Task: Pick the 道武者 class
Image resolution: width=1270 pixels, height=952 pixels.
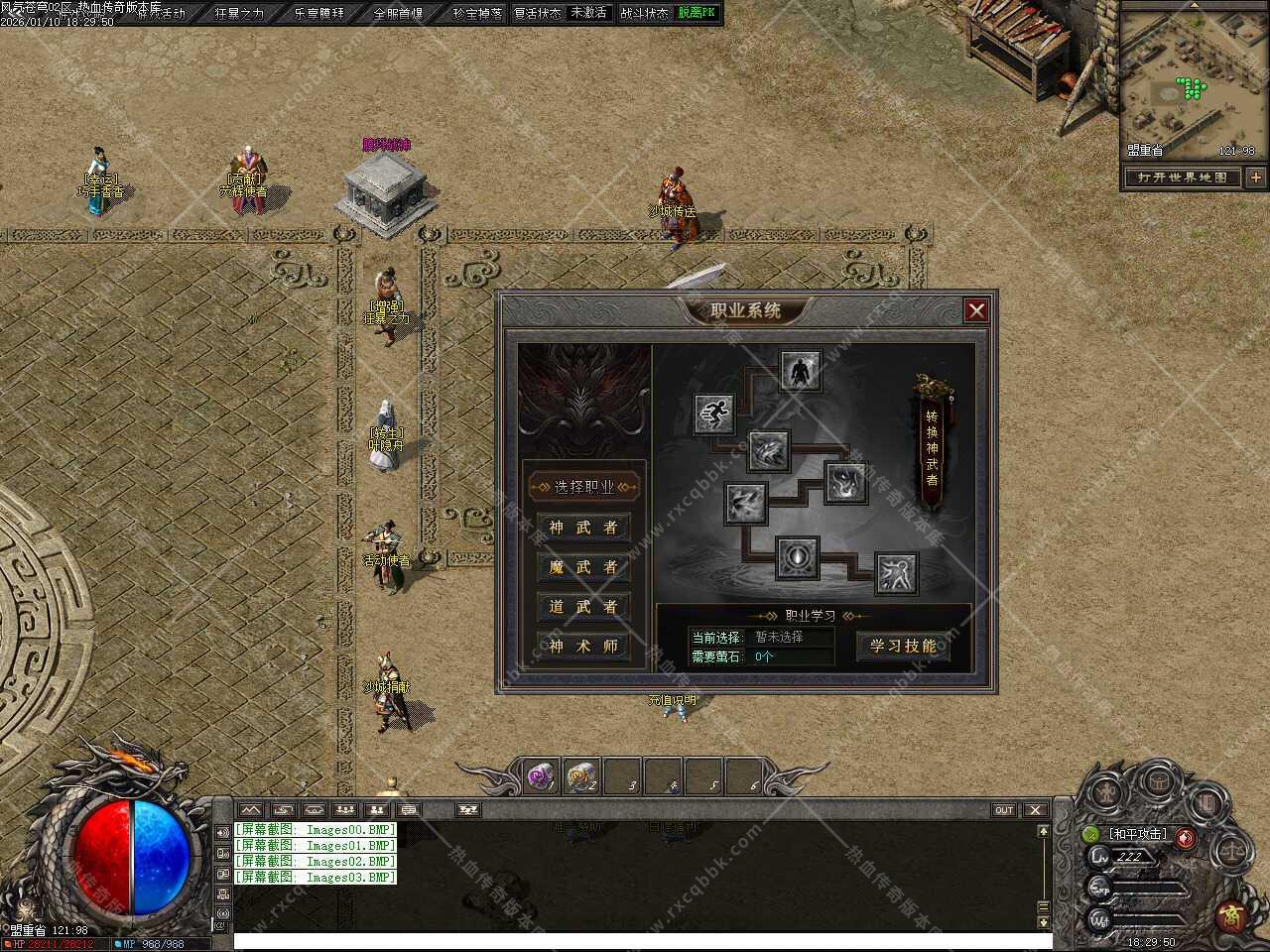Action: (x=583, y=607)
